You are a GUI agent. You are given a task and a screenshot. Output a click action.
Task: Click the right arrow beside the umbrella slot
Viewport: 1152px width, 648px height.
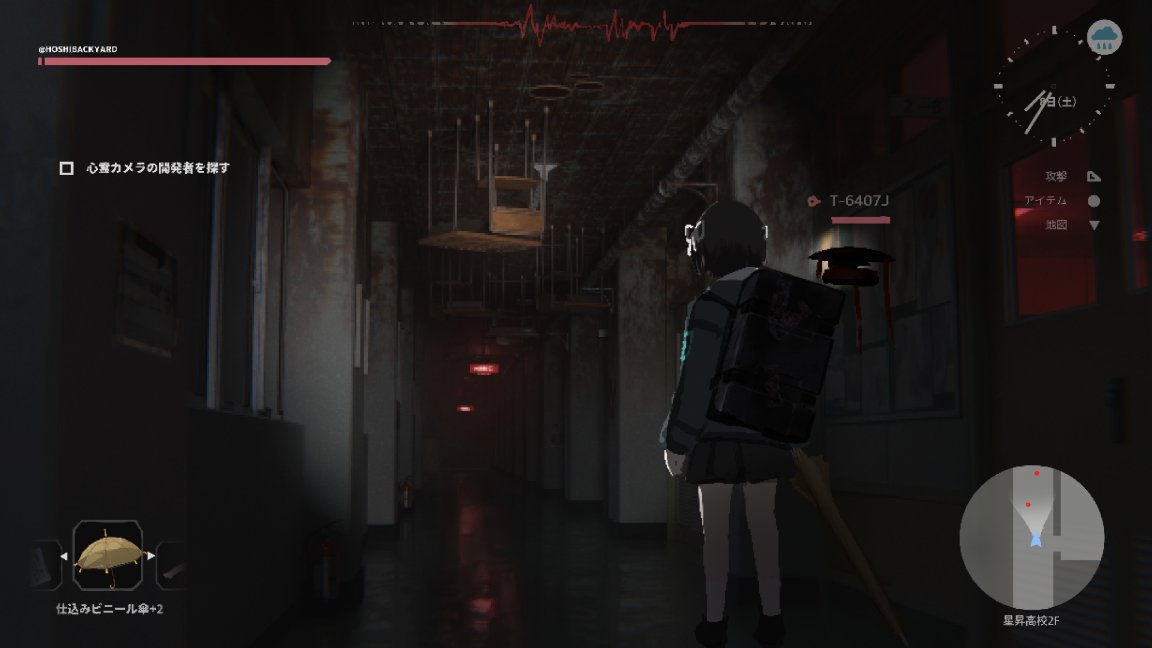[x=151, y=556]
